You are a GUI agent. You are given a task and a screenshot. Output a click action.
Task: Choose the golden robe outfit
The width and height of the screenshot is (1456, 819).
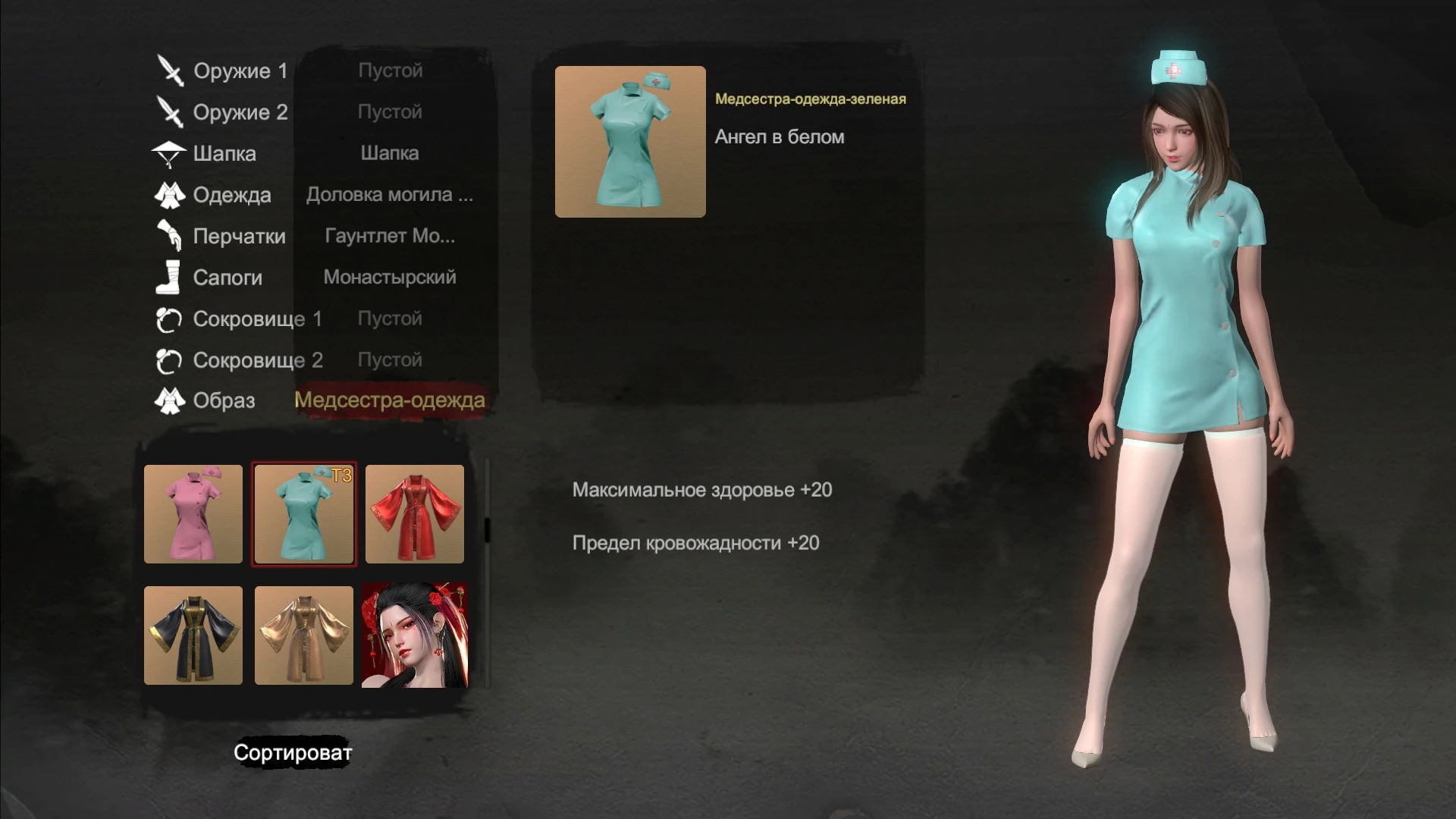point(303,636)
